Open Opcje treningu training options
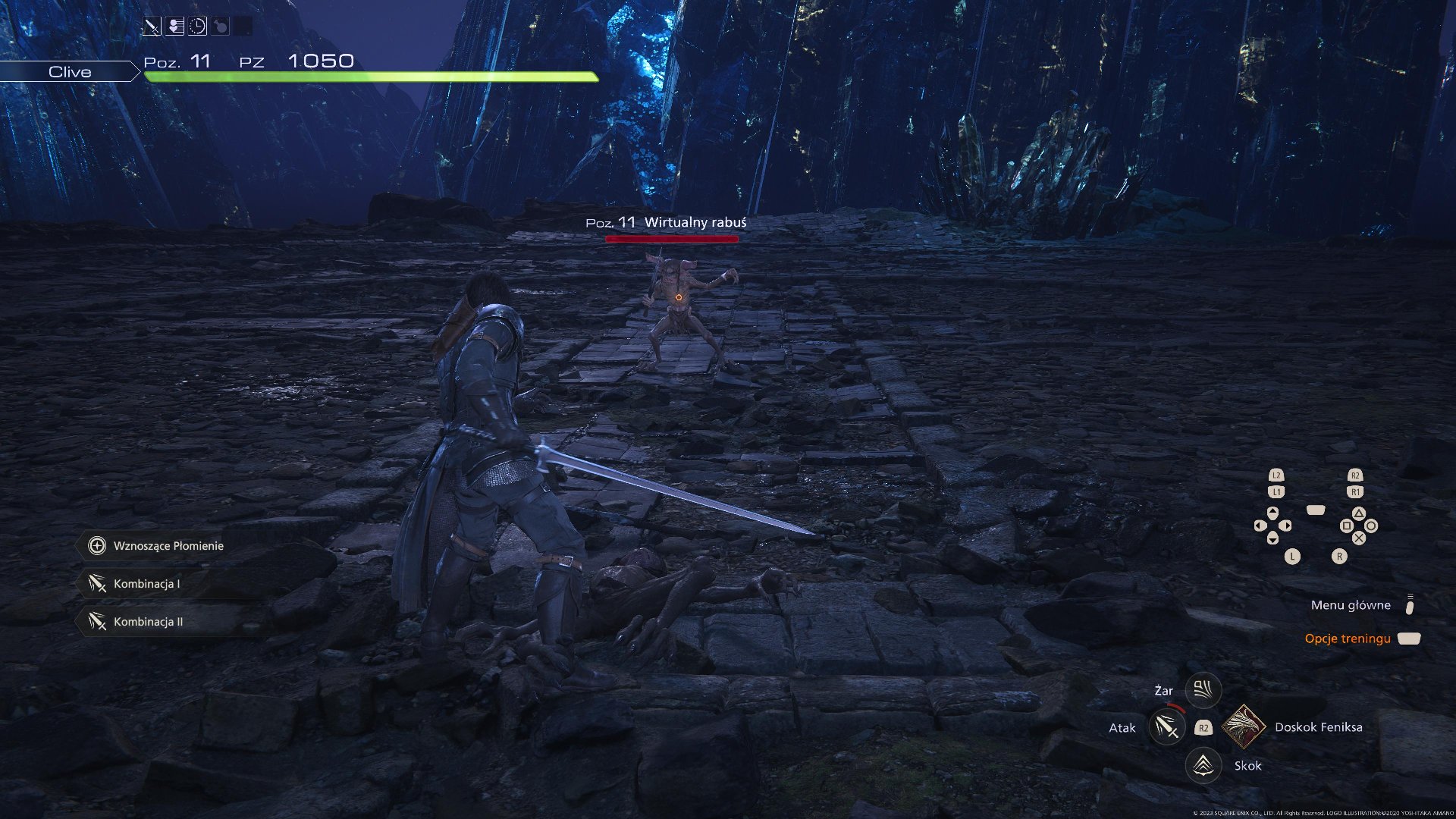The image size is (1456, 819). [x=1348, y=639]
